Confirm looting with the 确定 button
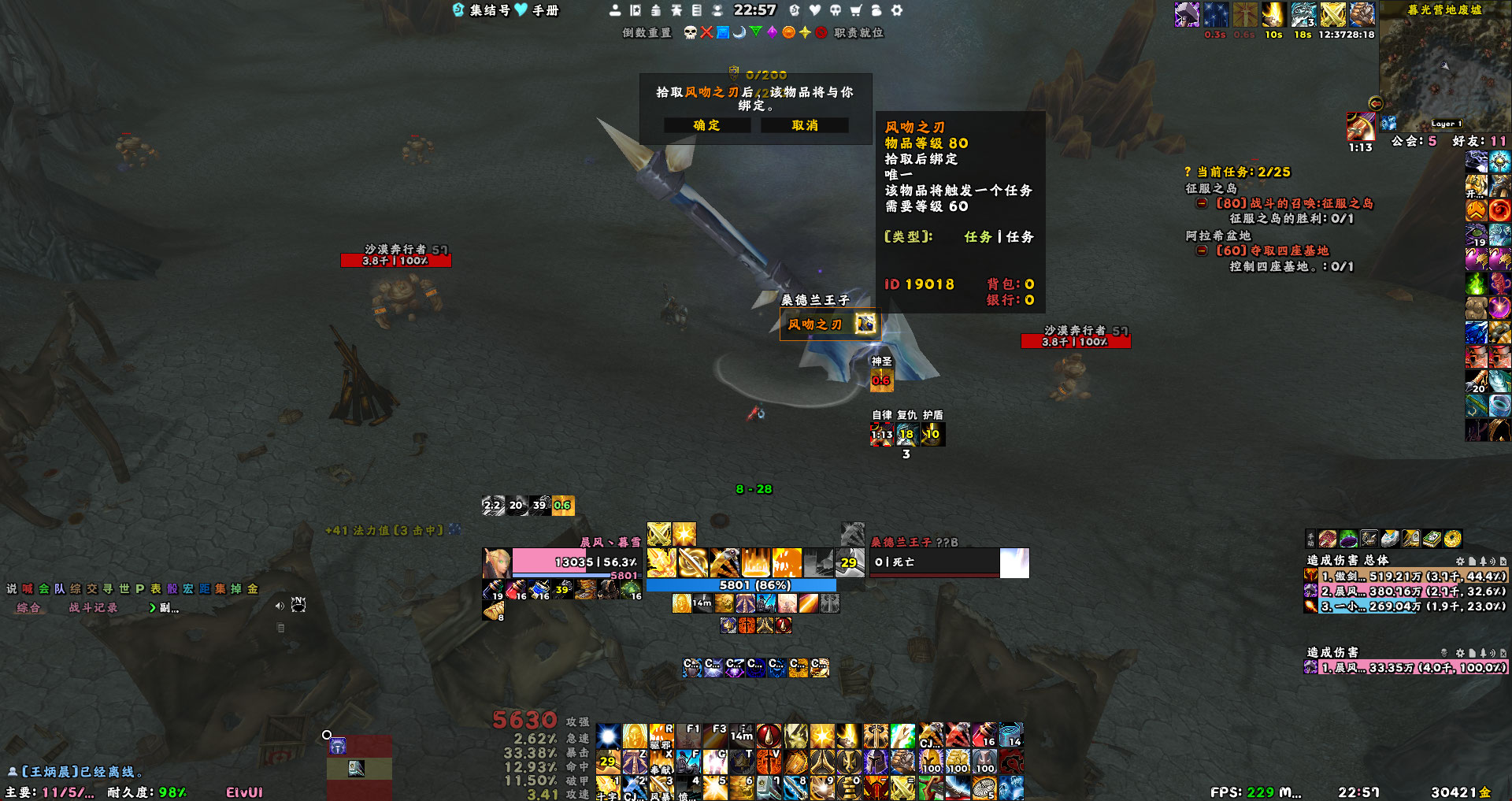1512x801 pixels. point(706,125)
